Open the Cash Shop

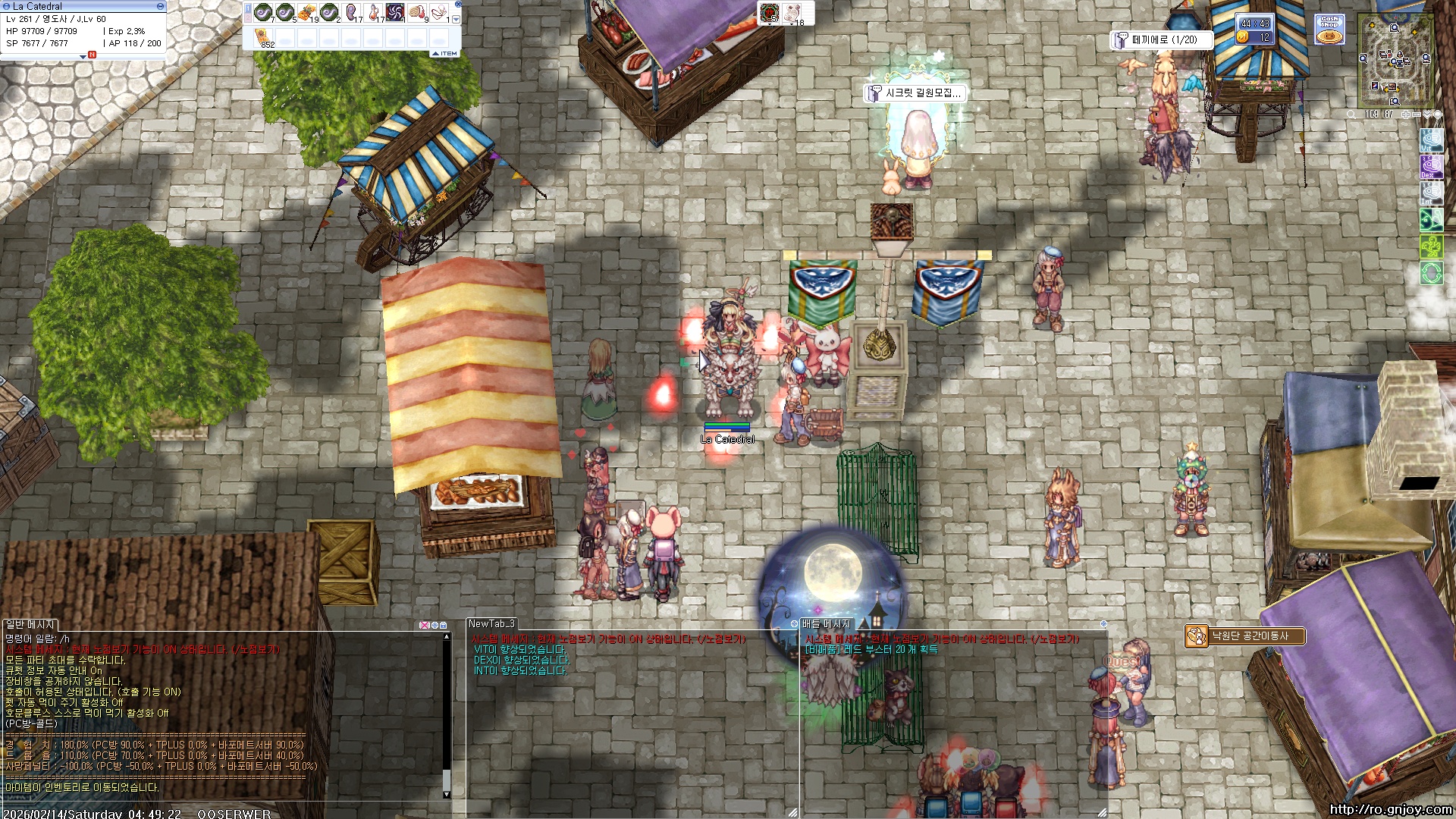tap(1329, 30)
